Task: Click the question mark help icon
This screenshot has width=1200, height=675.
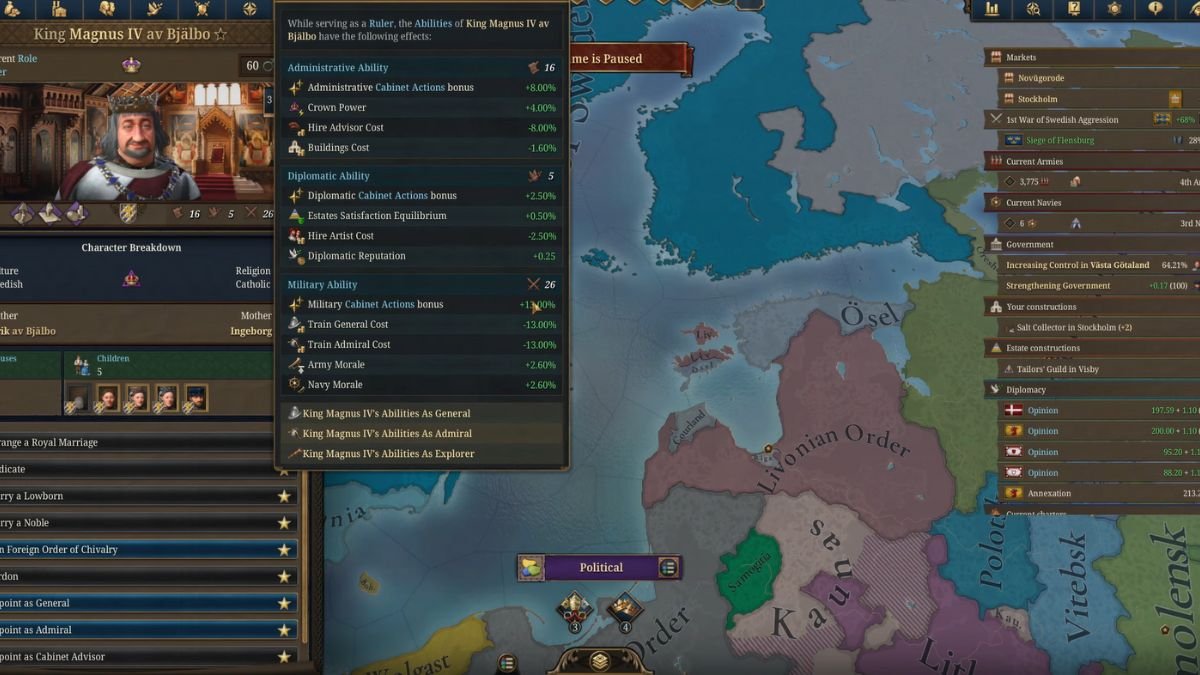Action: click(1074, 9)
